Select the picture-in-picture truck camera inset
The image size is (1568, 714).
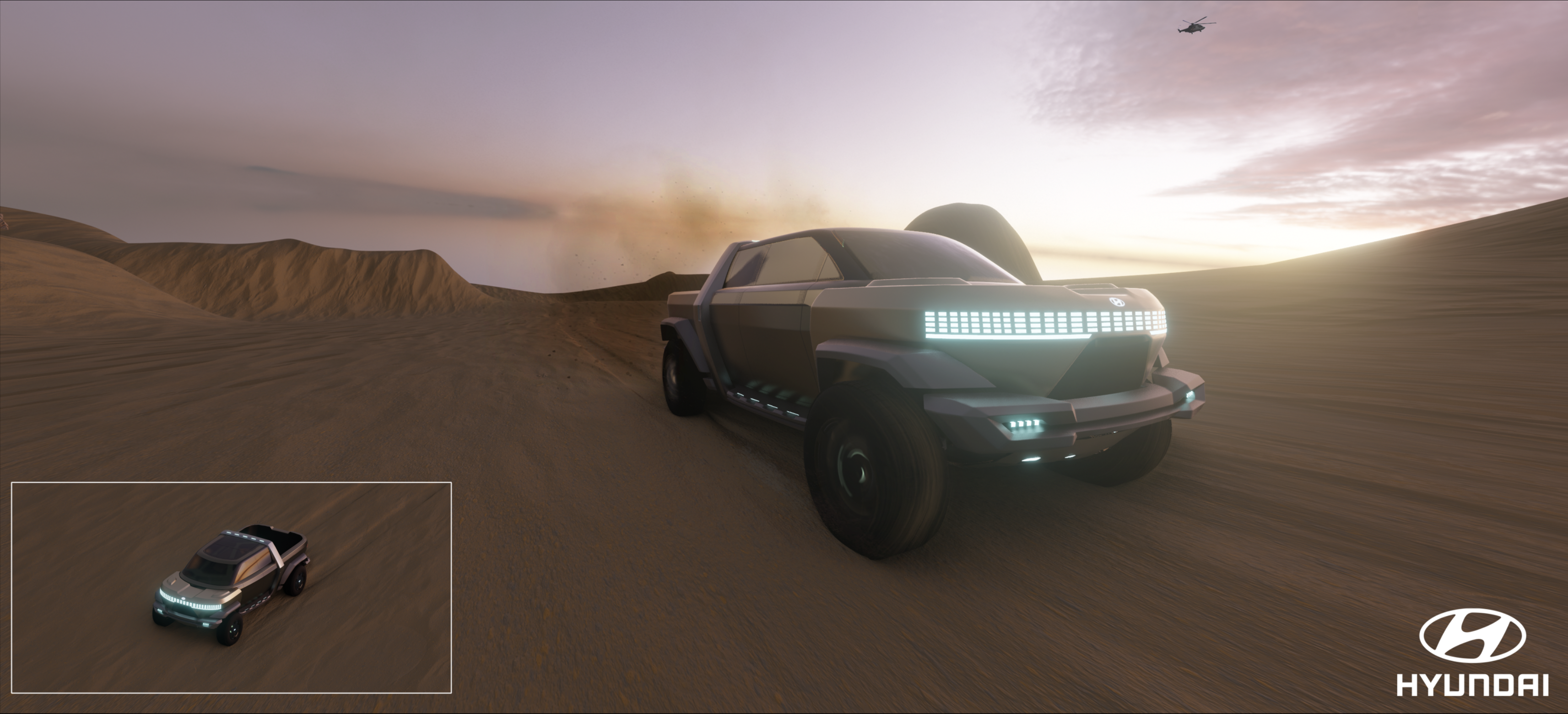[231, 587]
